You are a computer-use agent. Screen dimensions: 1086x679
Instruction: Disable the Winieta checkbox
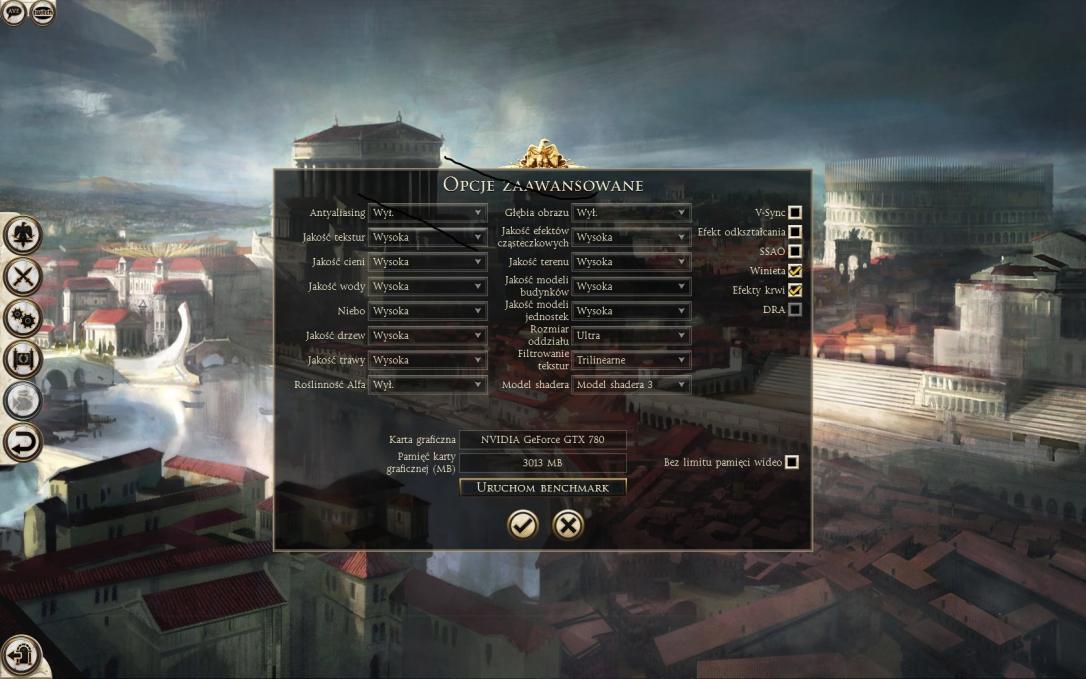(x=795, y=271)
